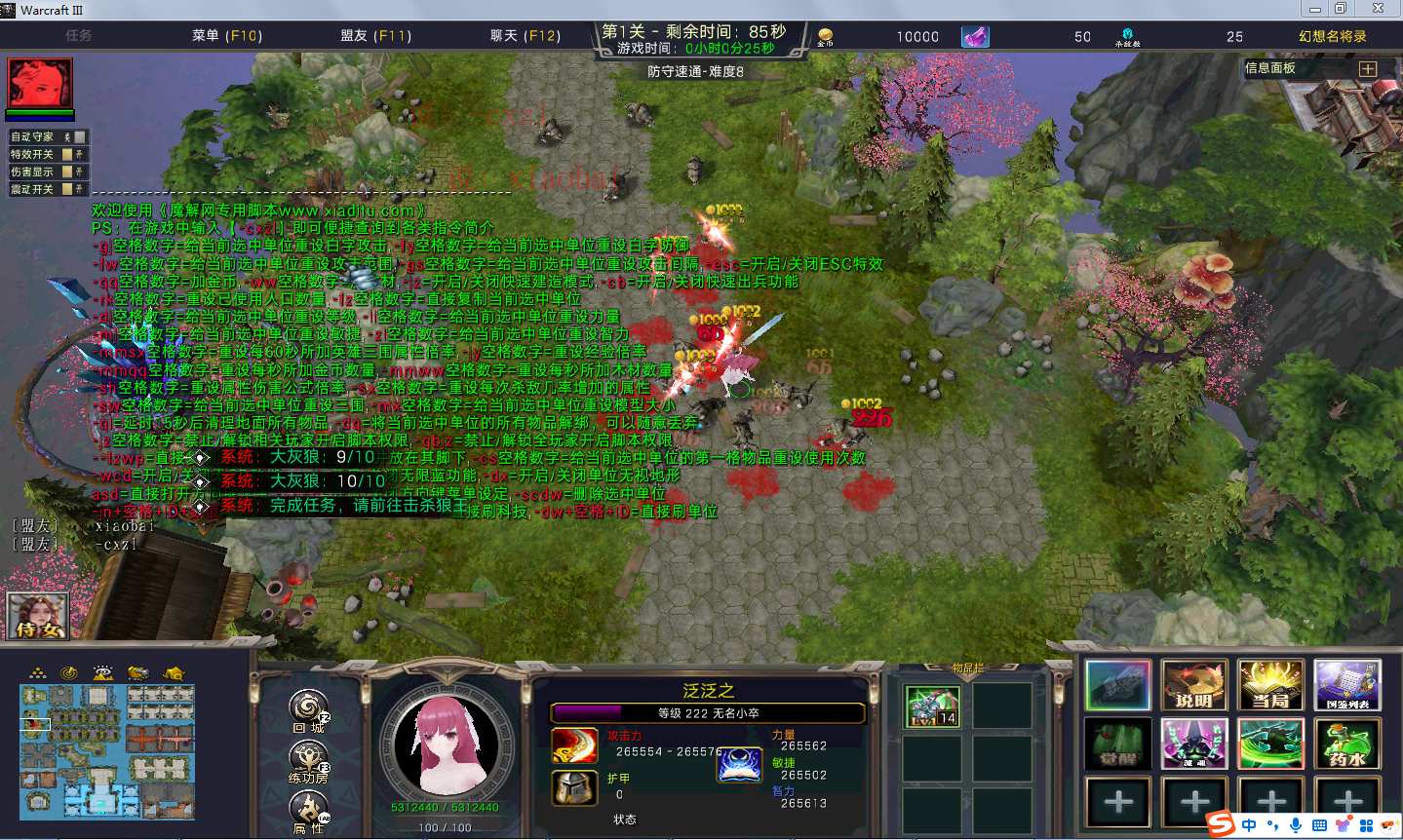The image size is (1403, 840).
Task: Open the 菜单 (F10) menu
Action: pos(227,36)
